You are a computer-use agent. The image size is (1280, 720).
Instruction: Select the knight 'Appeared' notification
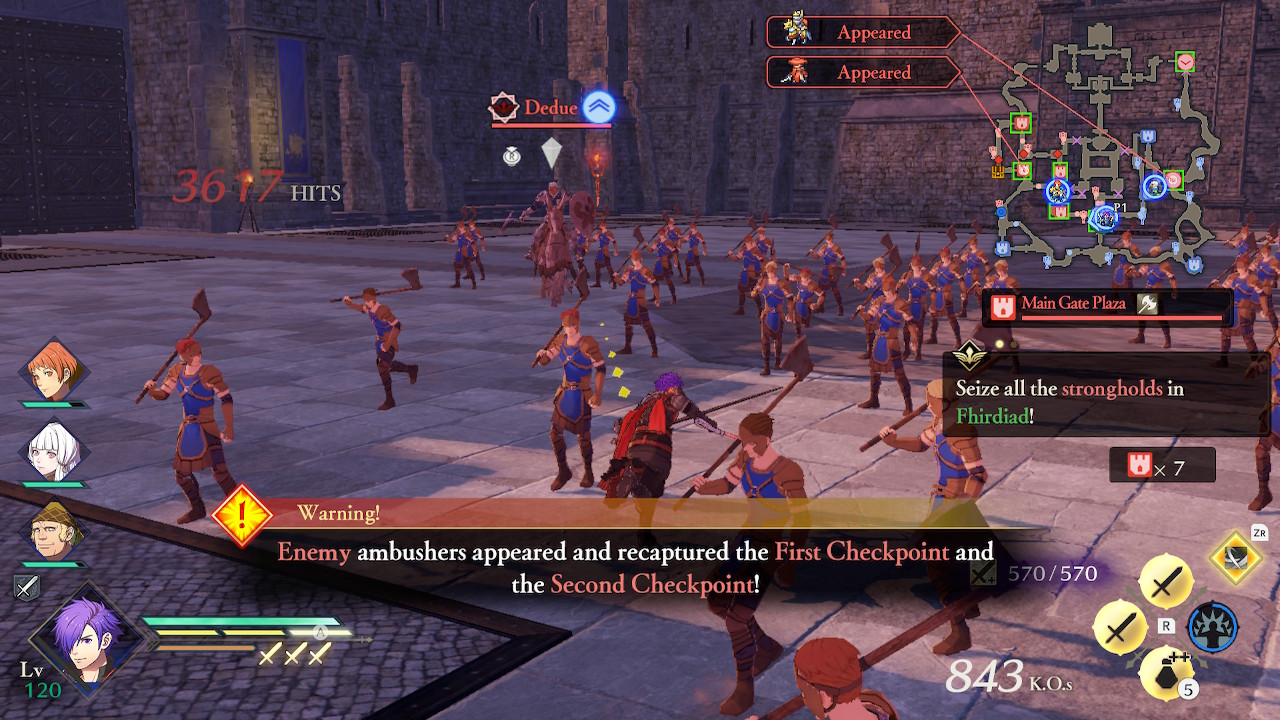(862, 32)
